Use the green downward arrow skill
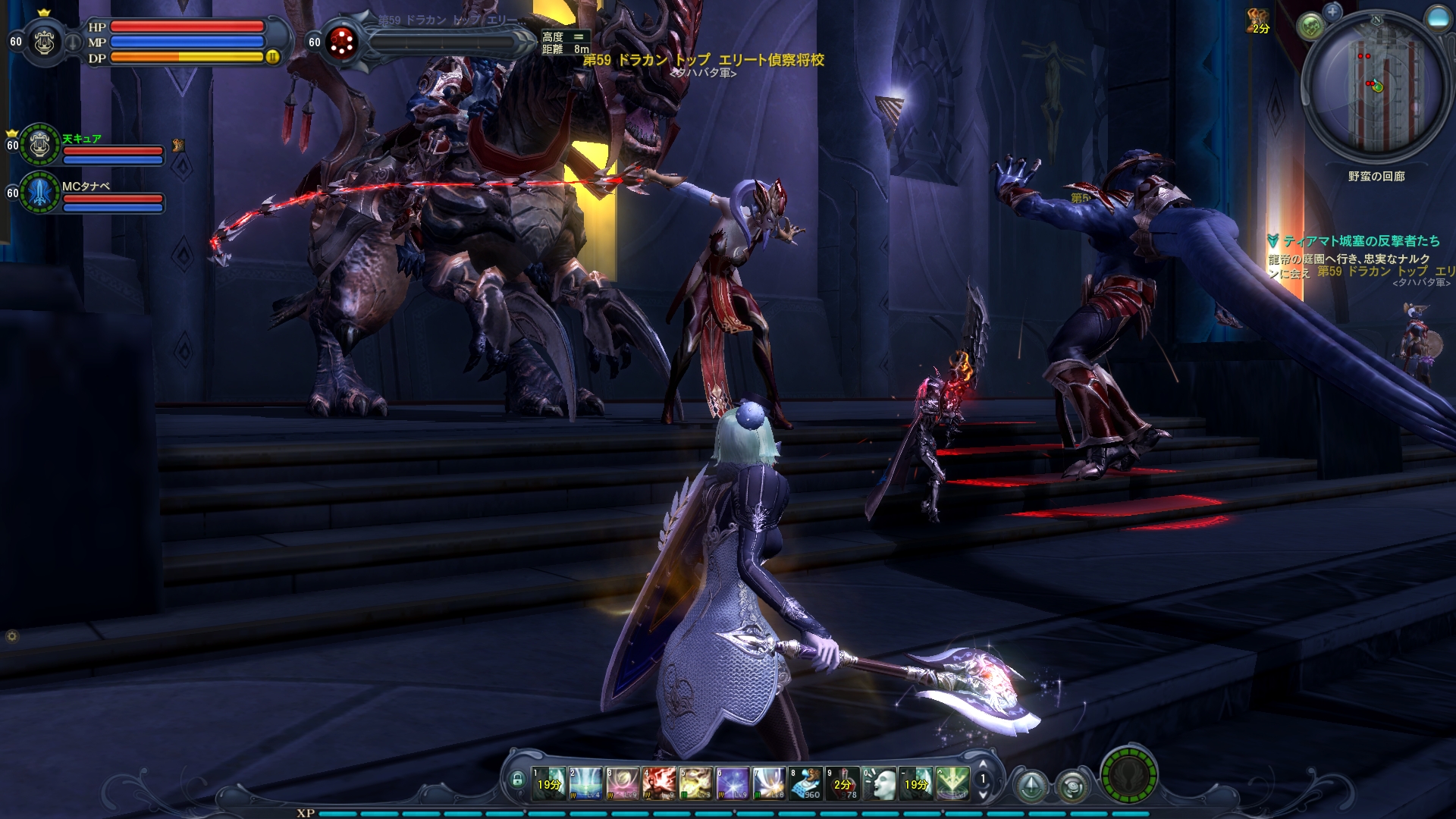1456x819 pixels. point(952,783)
